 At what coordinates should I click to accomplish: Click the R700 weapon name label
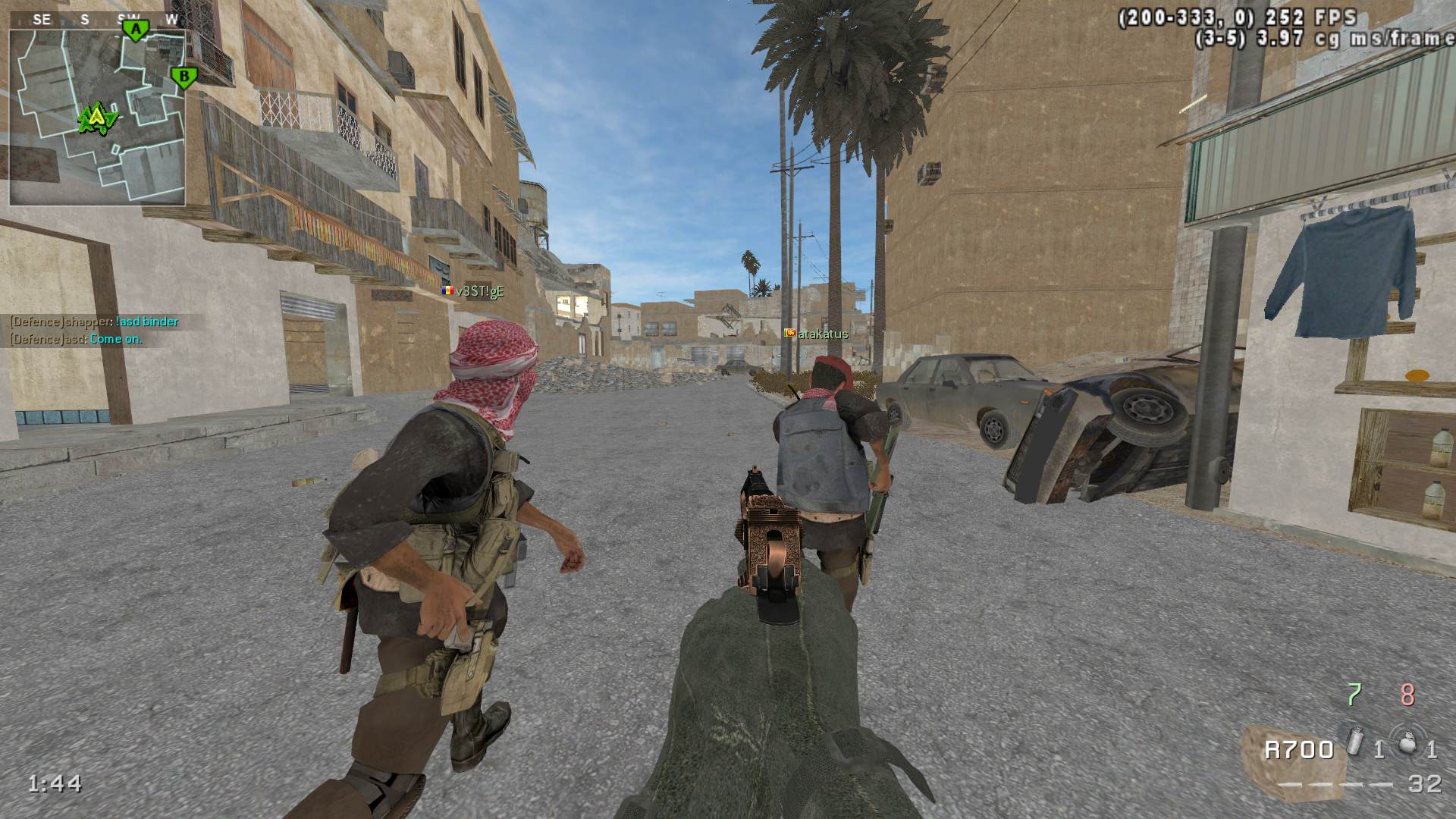1298,750
